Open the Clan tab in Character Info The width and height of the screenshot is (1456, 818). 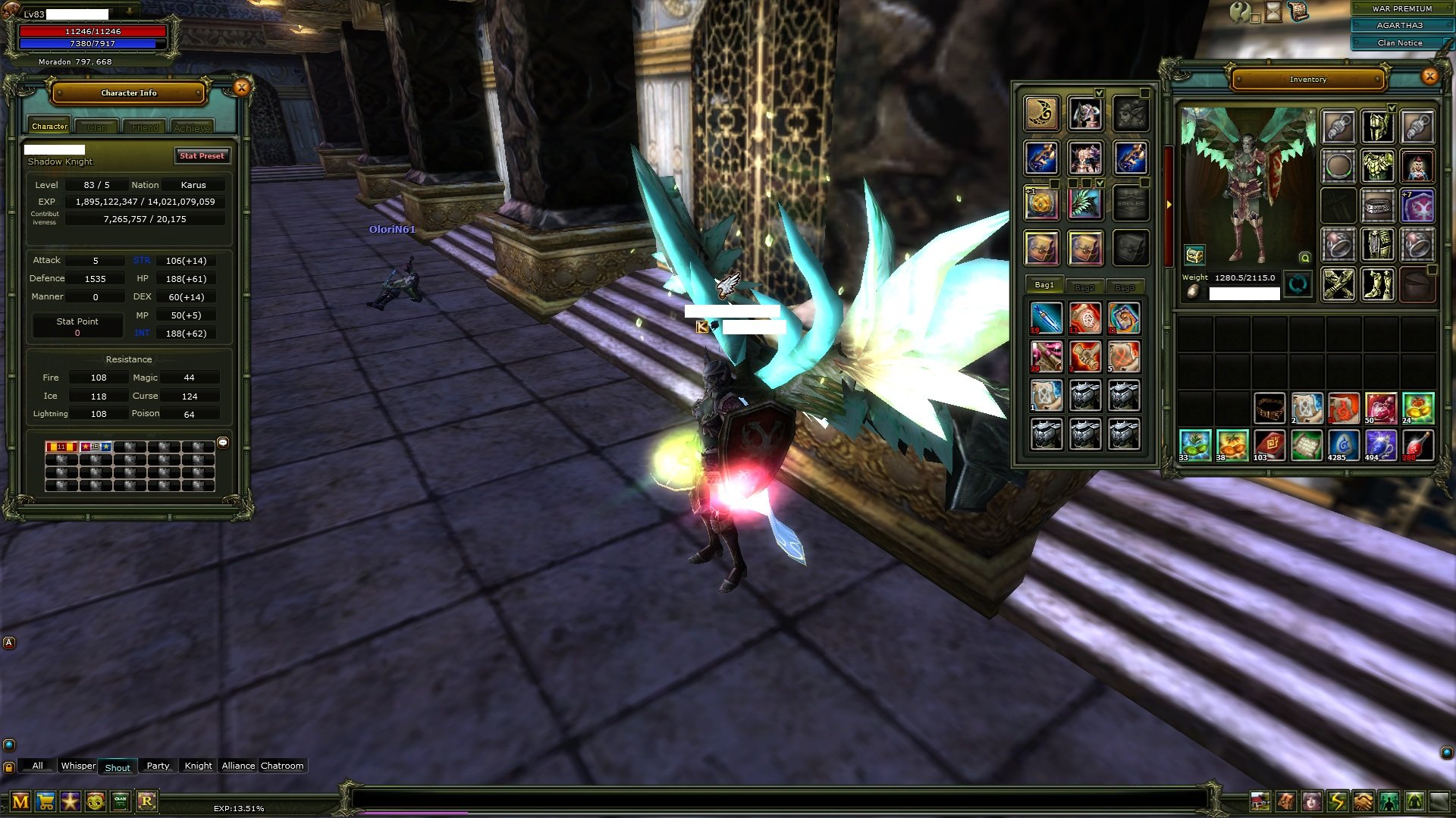pyautogui.click(x=97, y=127)
